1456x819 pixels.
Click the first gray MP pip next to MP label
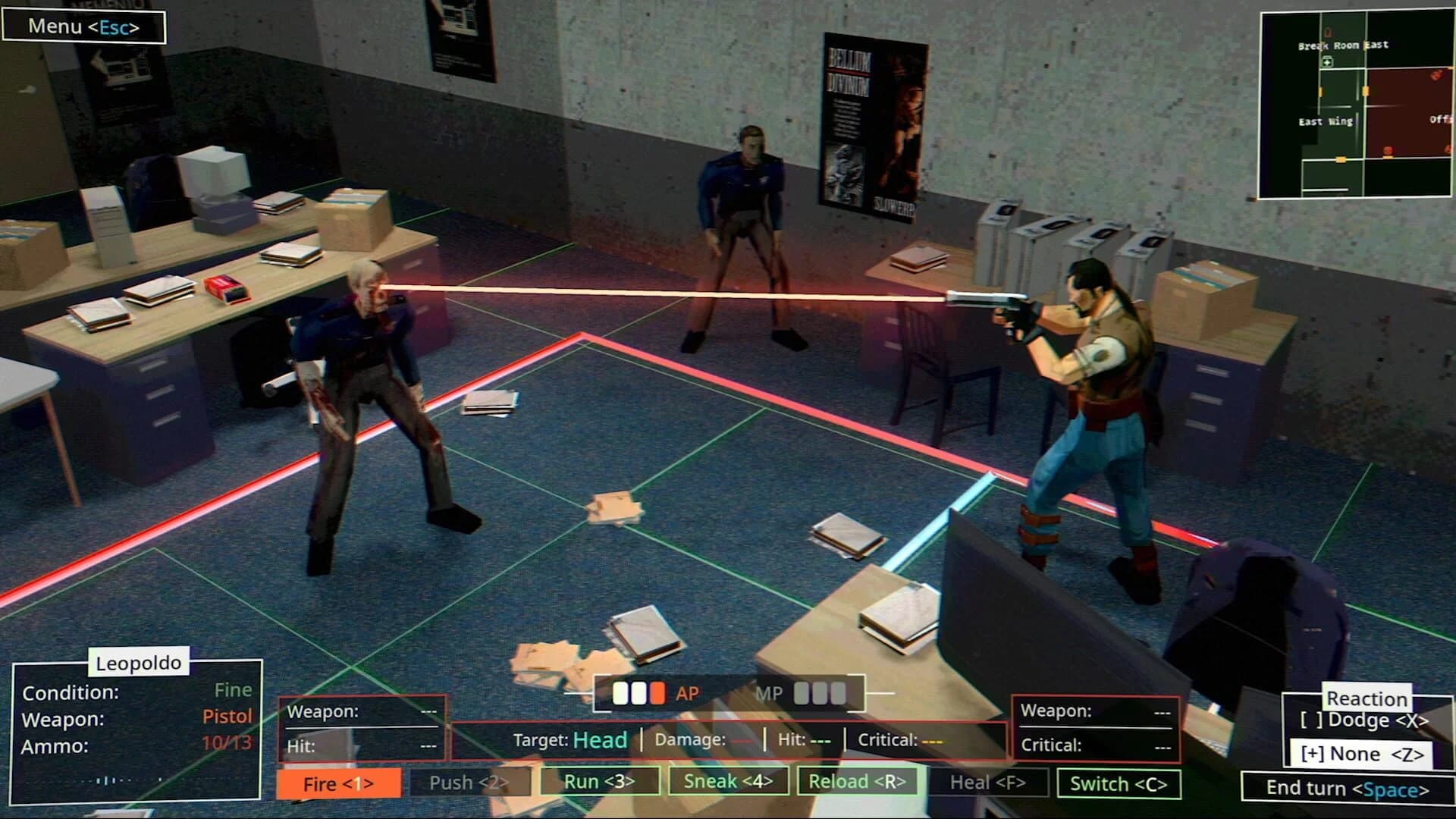coord(802,692)
